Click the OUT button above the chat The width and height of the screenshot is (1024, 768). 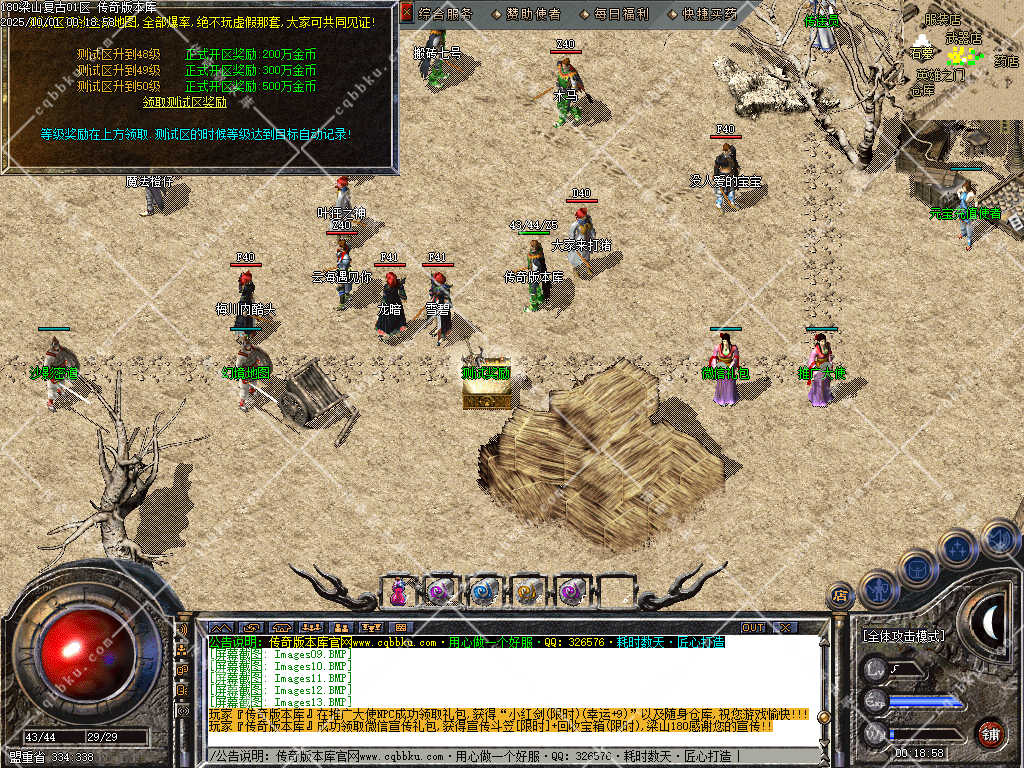click(x=752, y=627)
